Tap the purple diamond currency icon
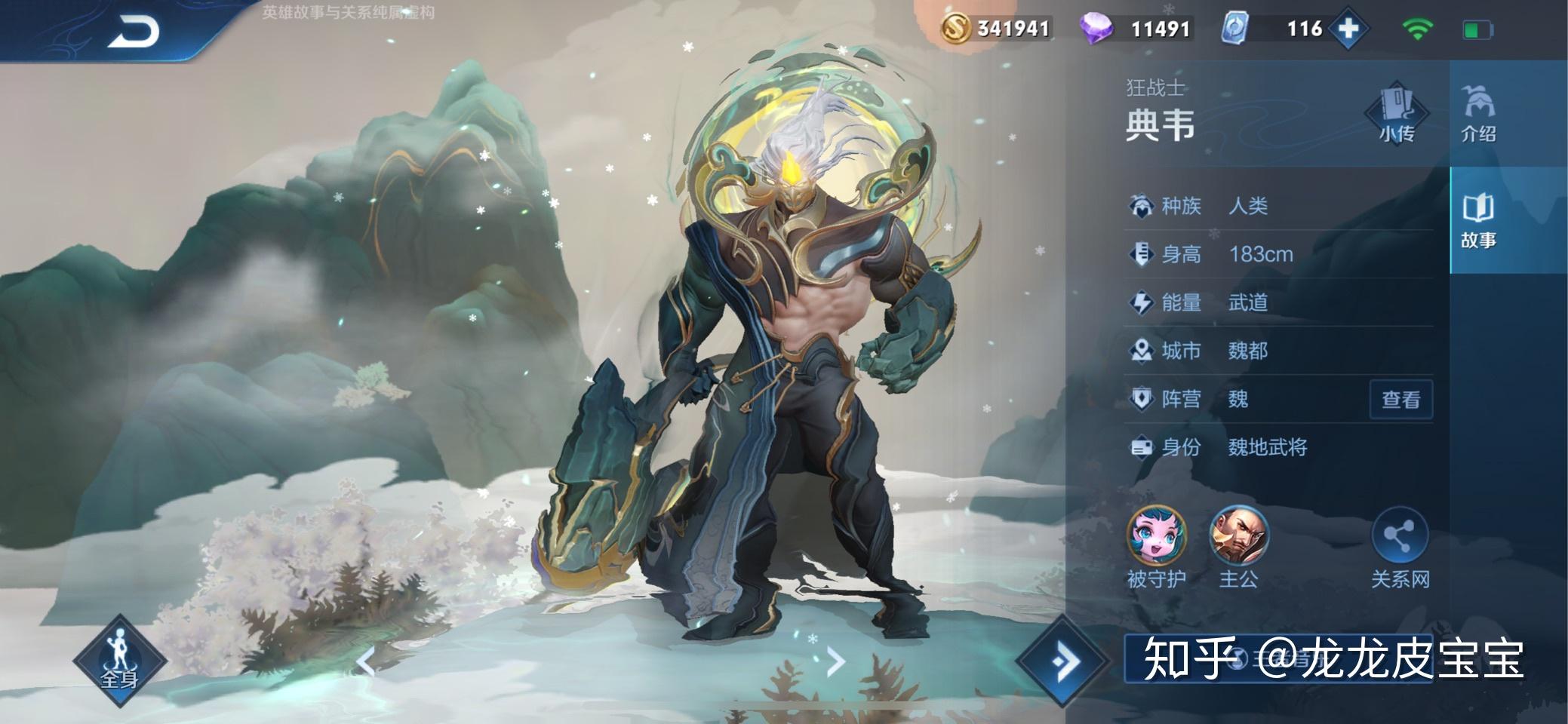The width and height of the screenshot is (1568, 724). [x=1096, y=29]
